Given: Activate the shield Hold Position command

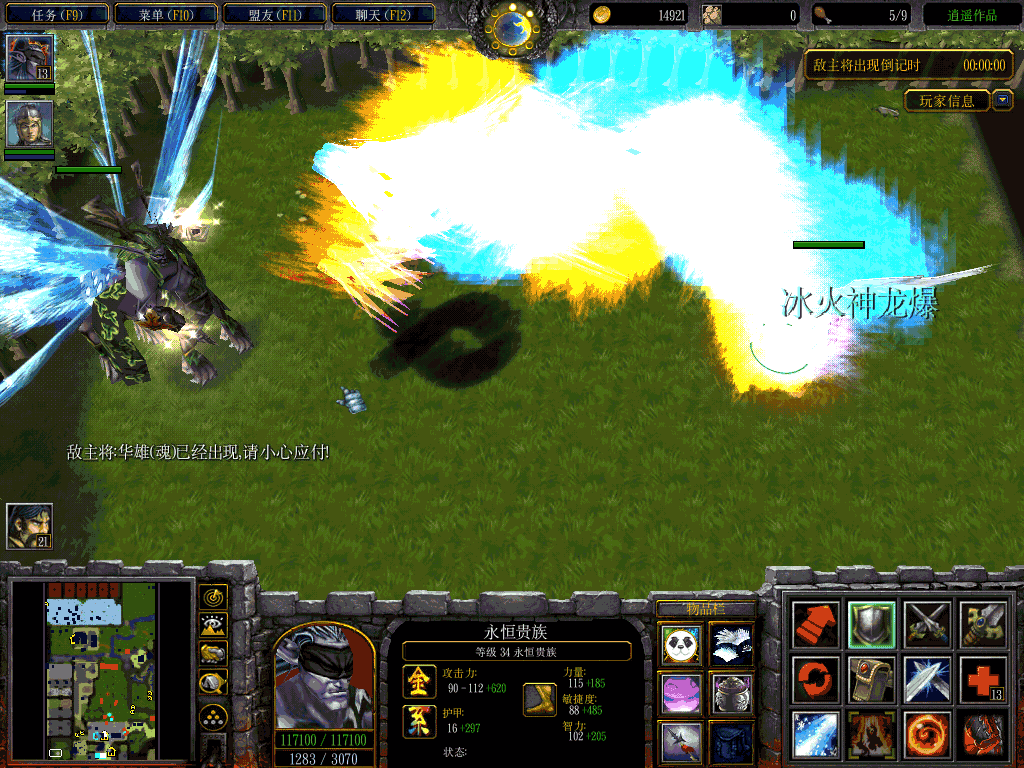Looking at the screenshot, I should [x=870, y=624].
